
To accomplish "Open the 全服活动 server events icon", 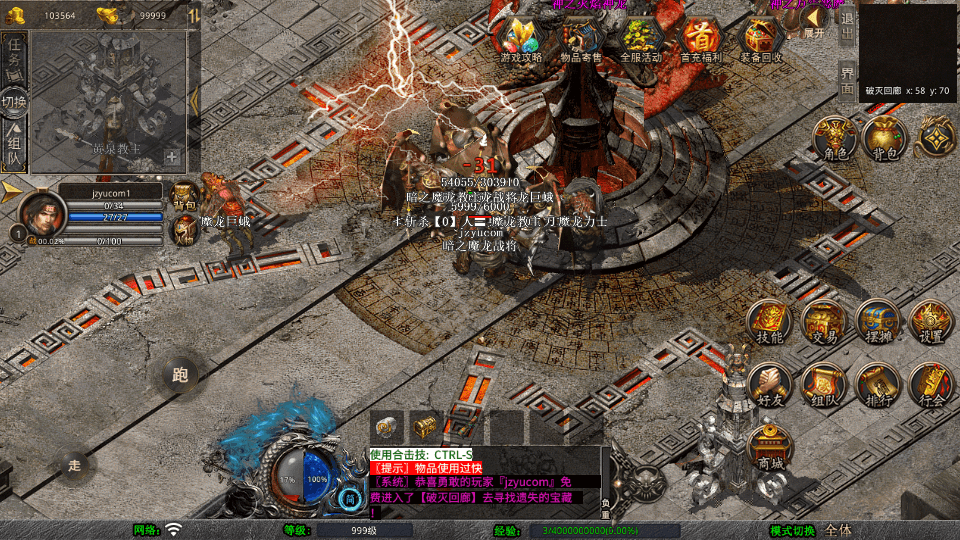I will [x=641, y=40].
